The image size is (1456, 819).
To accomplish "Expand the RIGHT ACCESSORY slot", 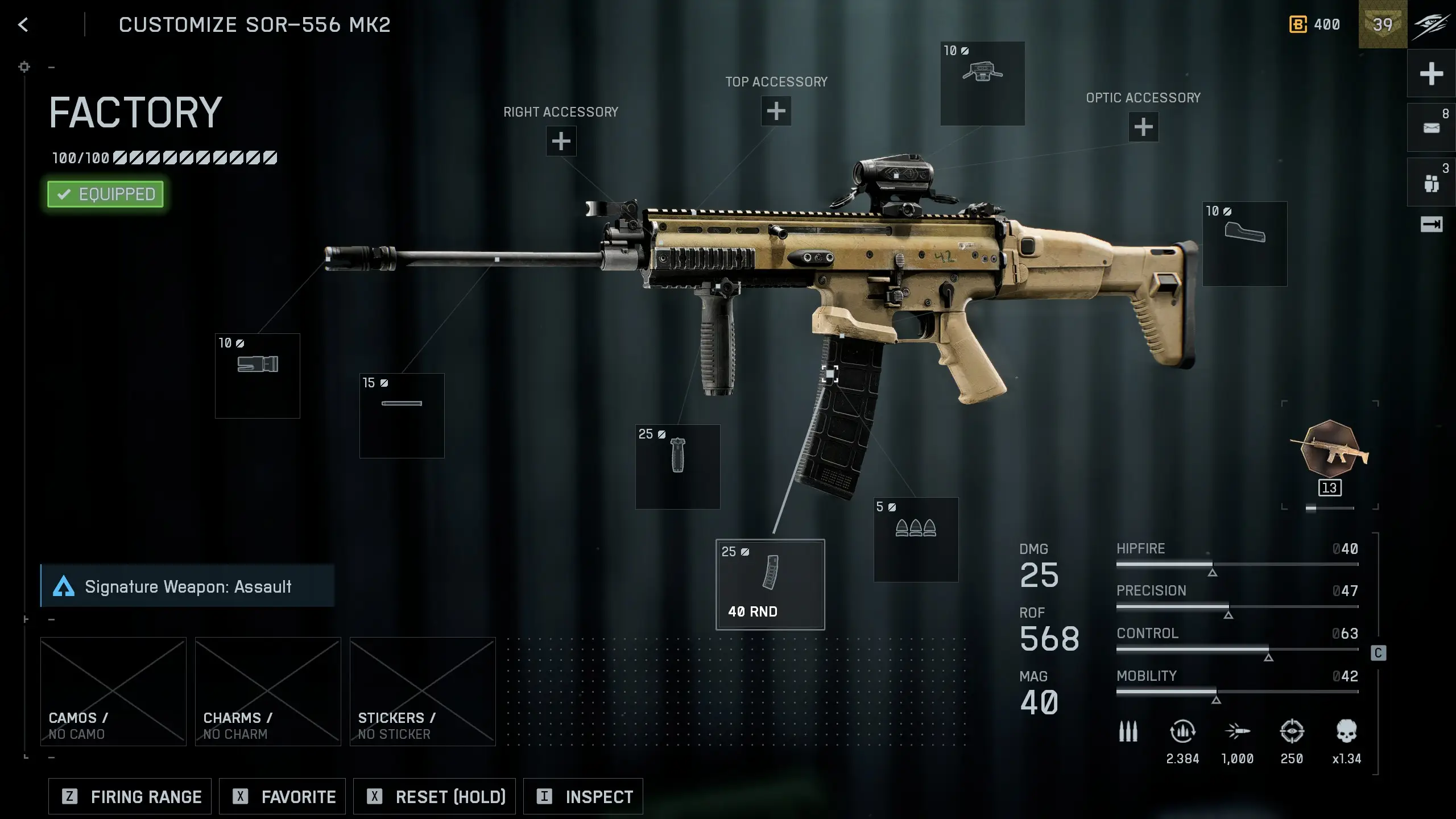I will point(561,140).
